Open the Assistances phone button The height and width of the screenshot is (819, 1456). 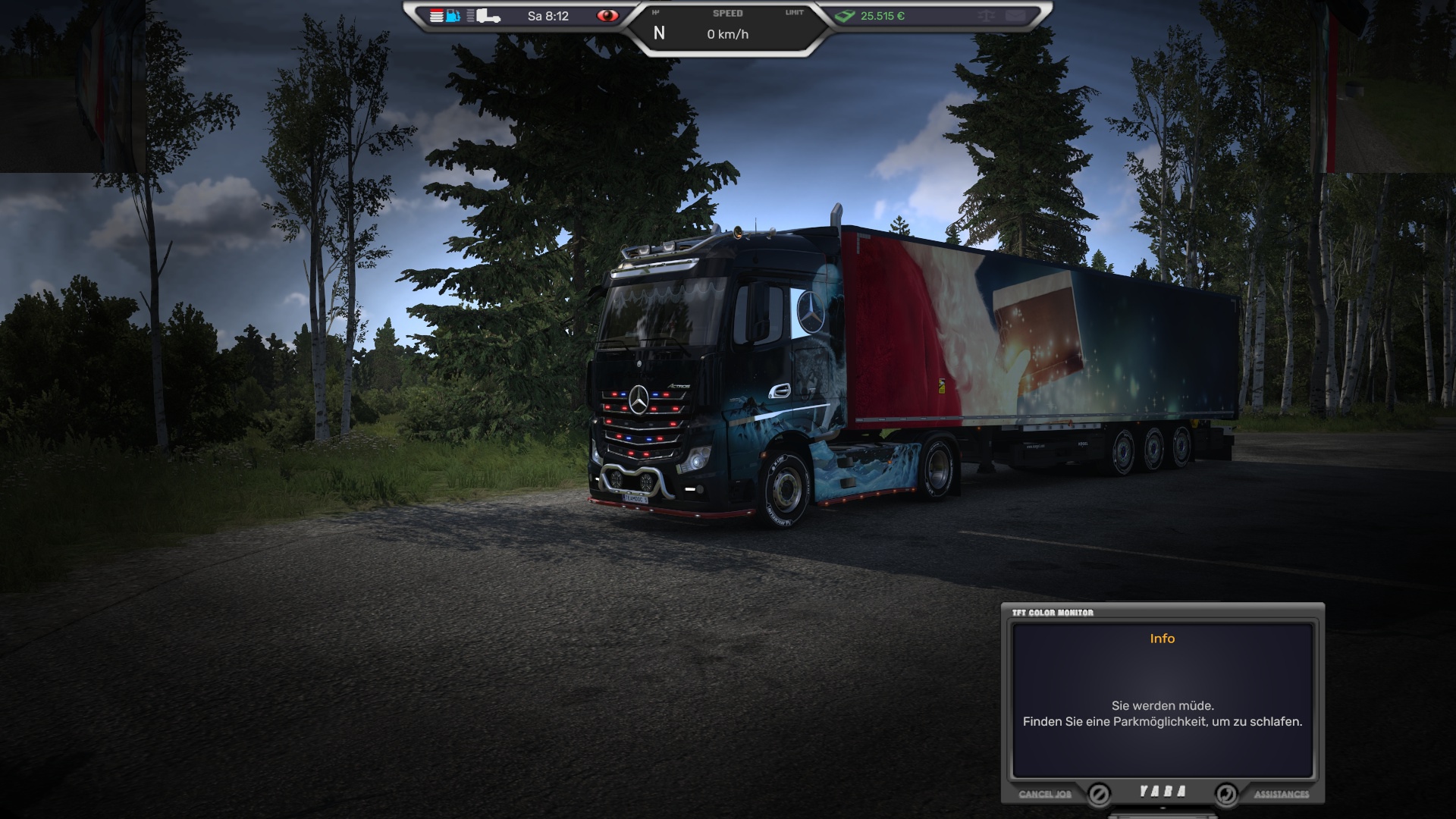click(1226, 794)
